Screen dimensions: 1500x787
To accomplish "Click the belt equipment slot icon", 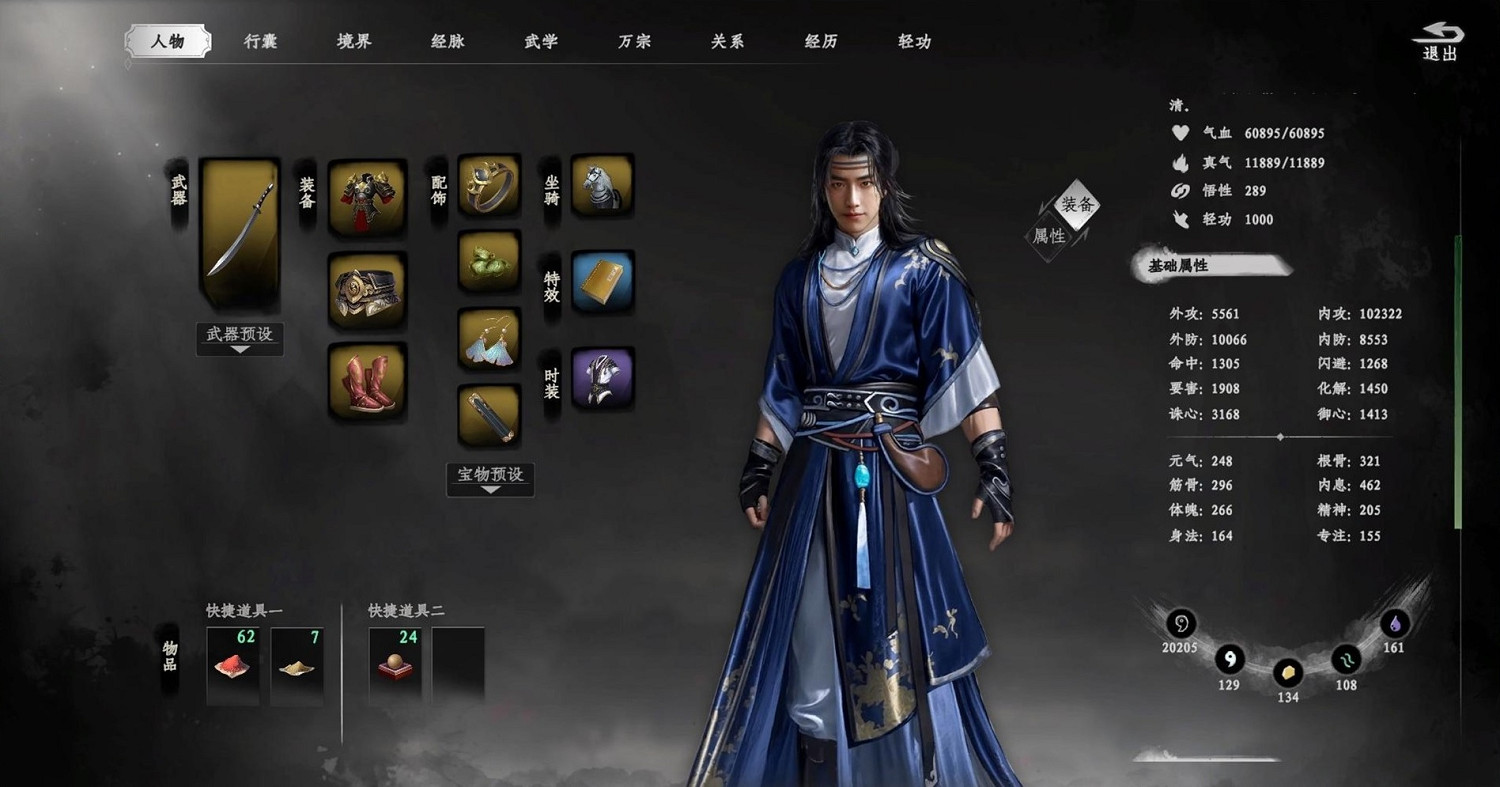I will coord(367,290).
